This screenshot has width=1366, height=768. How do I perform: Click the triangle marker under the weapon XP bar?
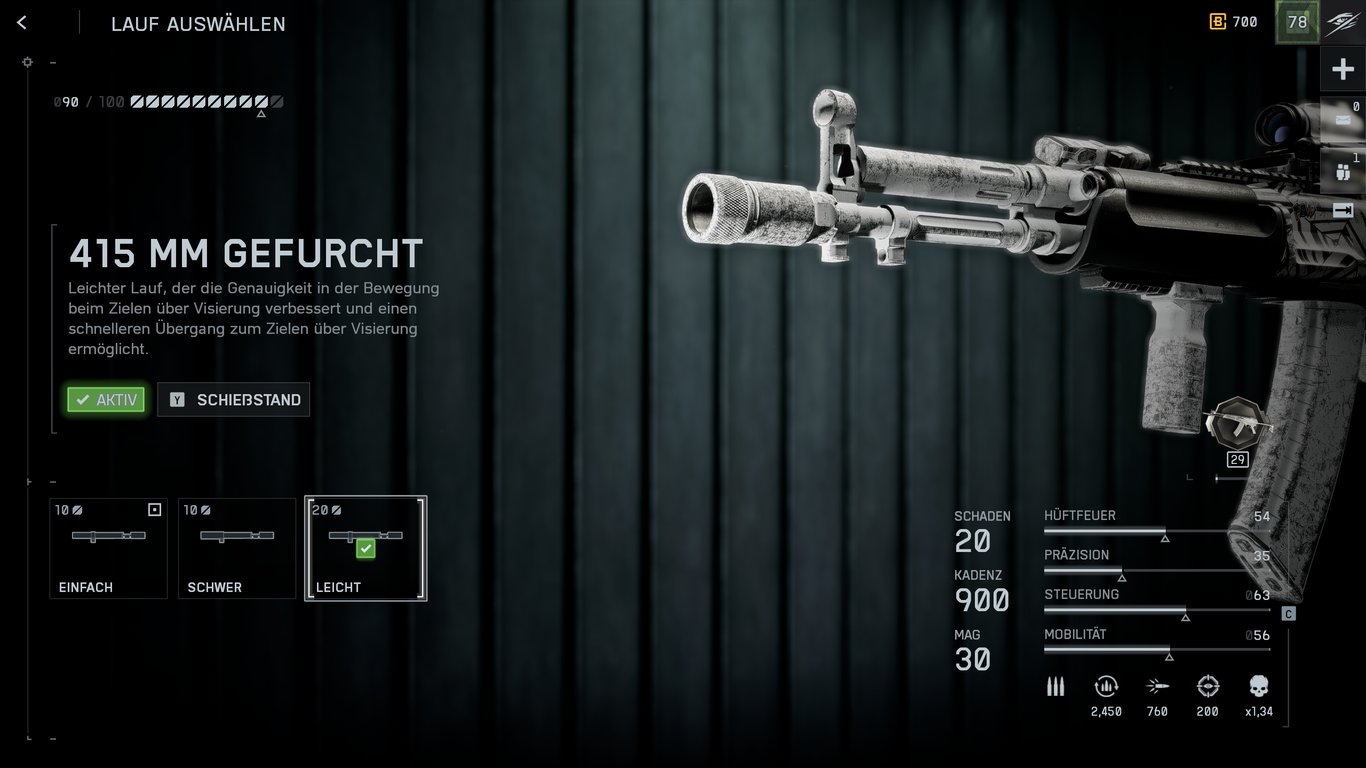tap(262, 113)
